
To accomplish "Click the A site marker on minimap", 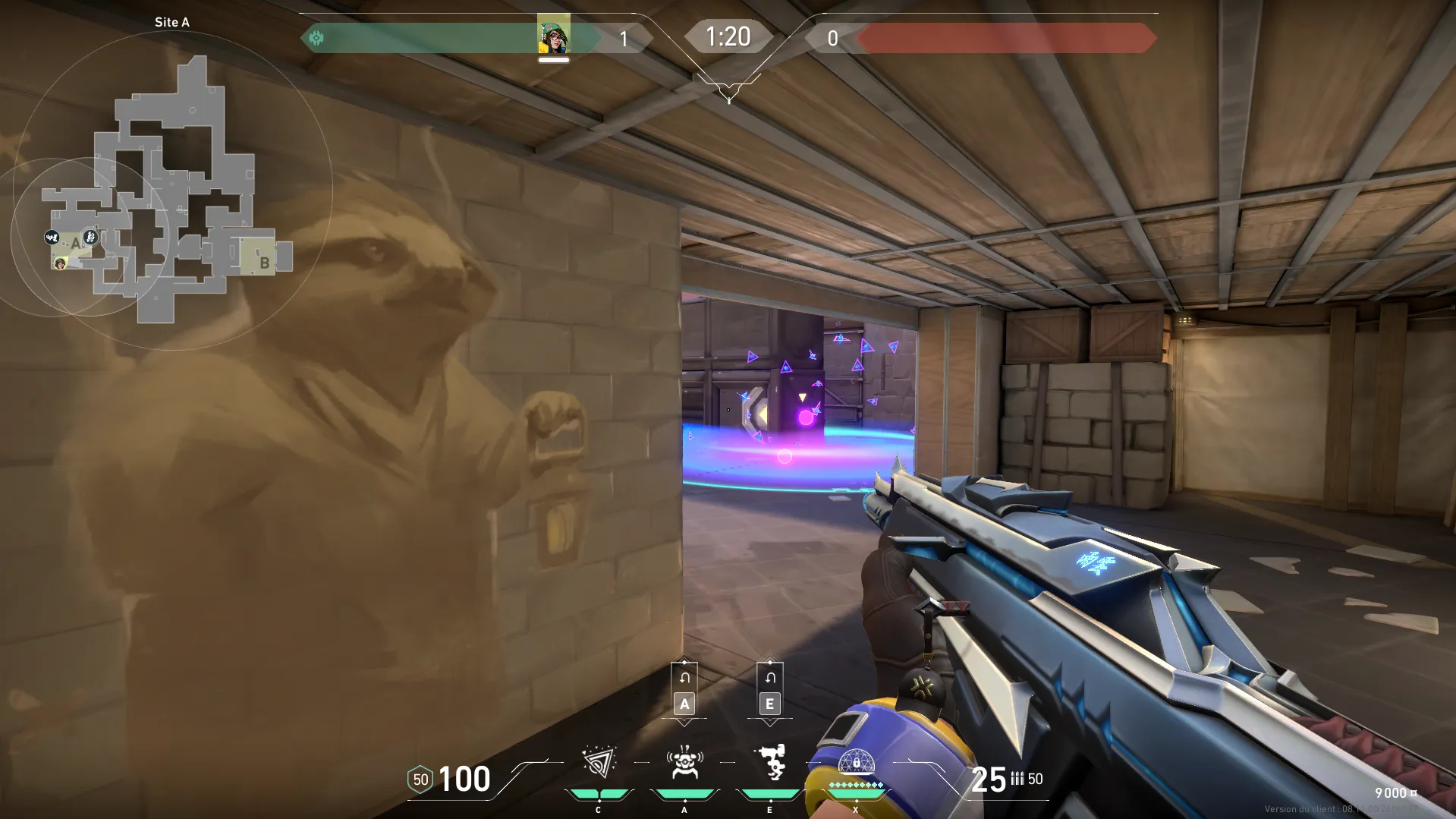I will pyautogui.click(x=75, y=244).
